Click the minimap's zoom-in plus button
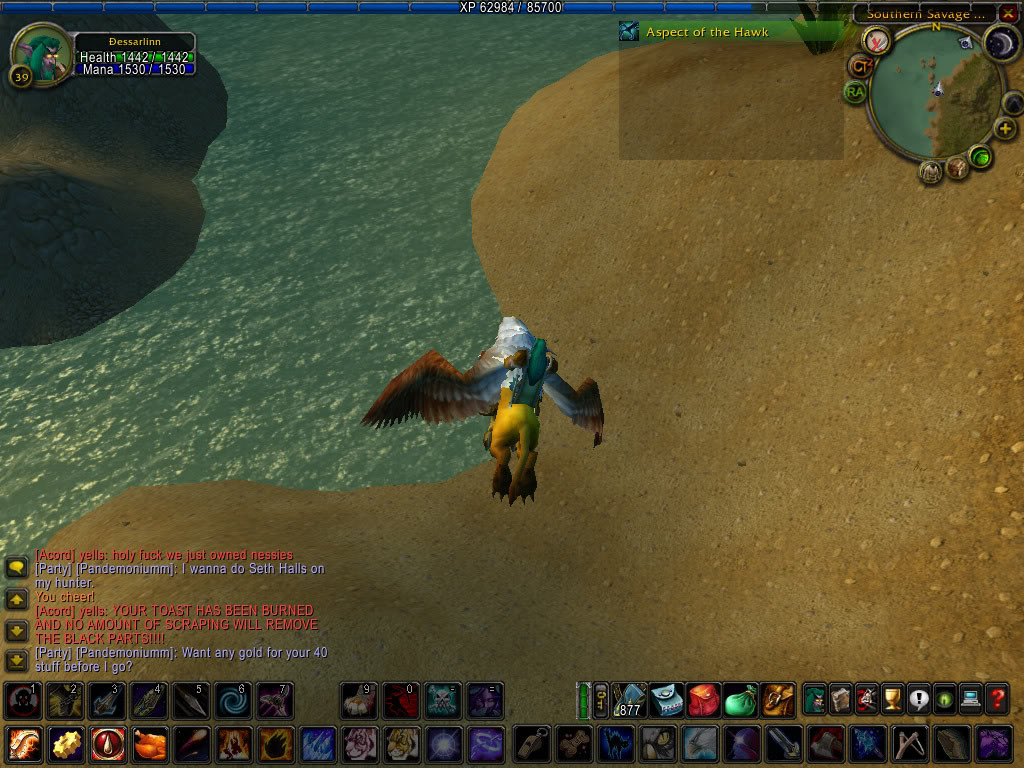Image resolution: width=1024 pixels, height=768 pixels. [x=1006, y=129]
